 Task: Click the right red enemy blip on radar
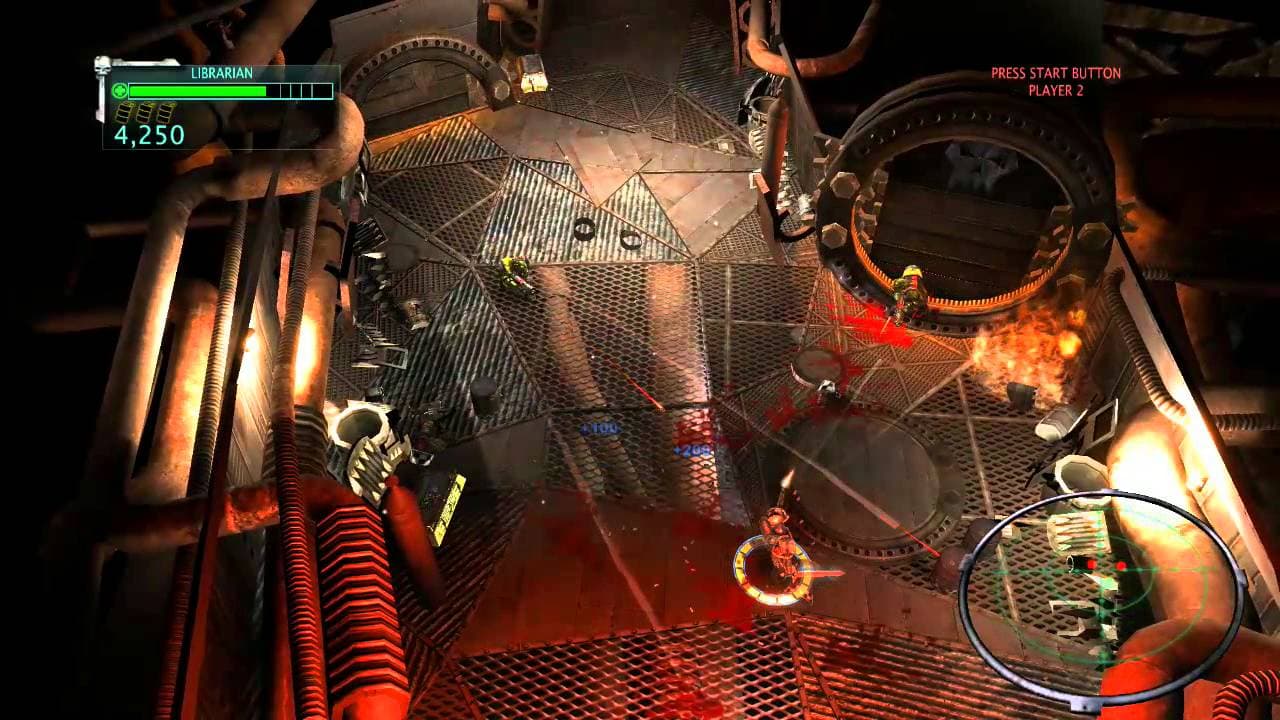click(1121, 566)
